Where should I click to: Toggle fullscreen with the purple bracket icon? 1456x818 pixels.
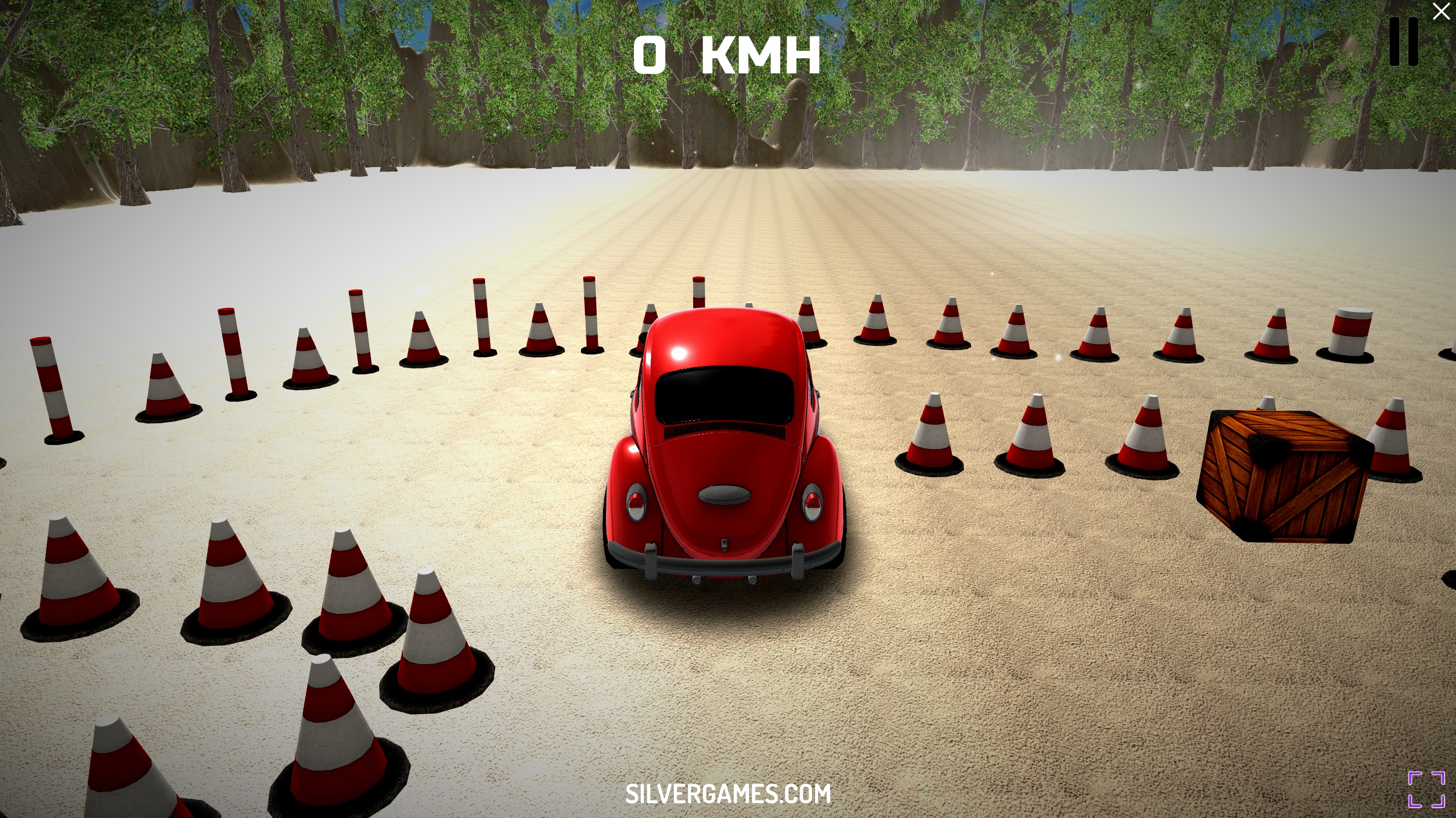1426,789
